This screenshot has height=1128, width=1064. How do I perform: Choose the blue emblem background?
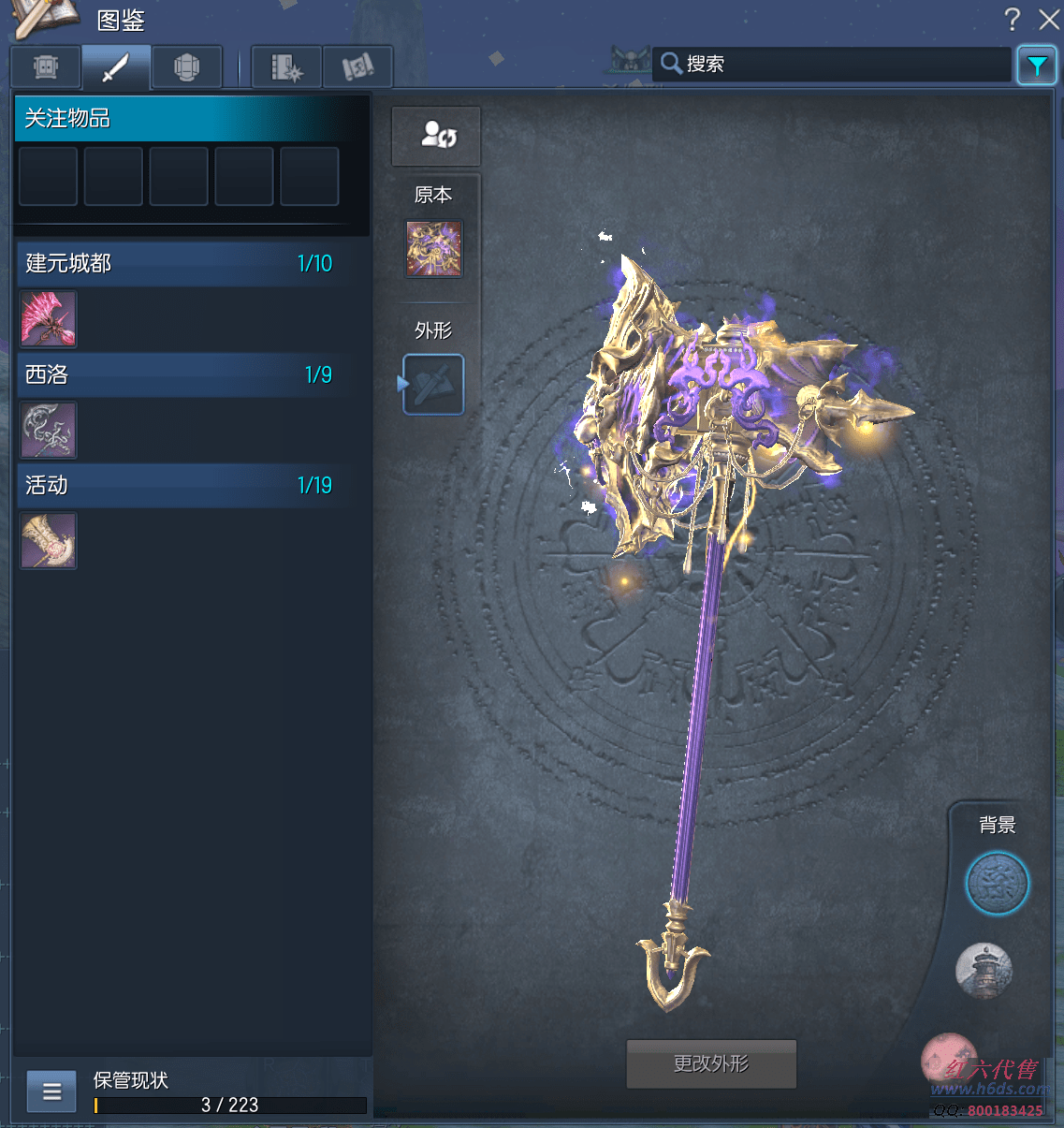pos(998,884)
